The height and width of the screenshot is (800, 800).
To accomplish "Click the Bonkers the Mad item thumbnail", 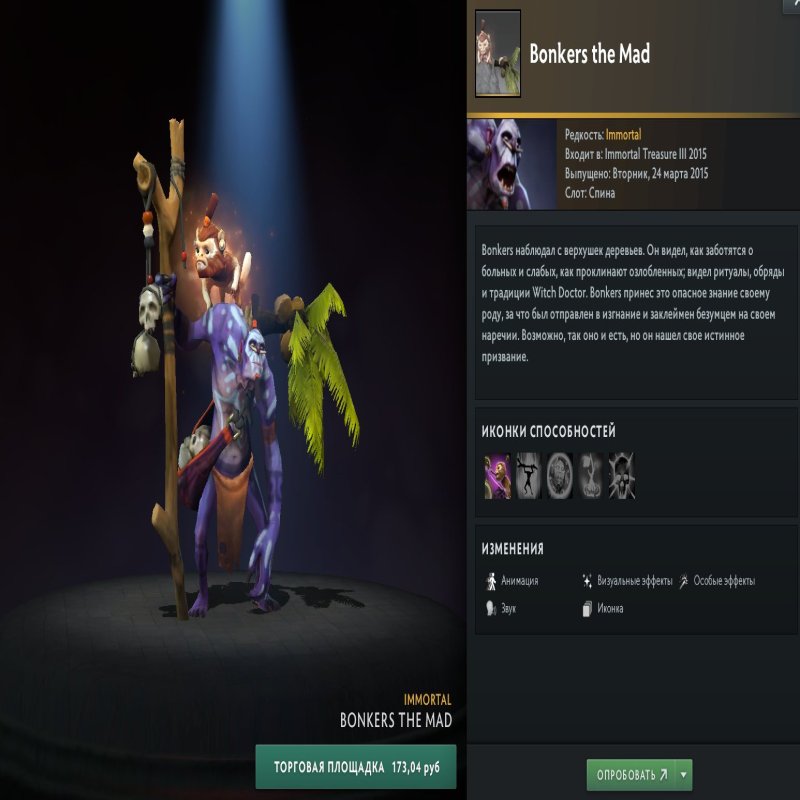I will [x=497, y=54].
